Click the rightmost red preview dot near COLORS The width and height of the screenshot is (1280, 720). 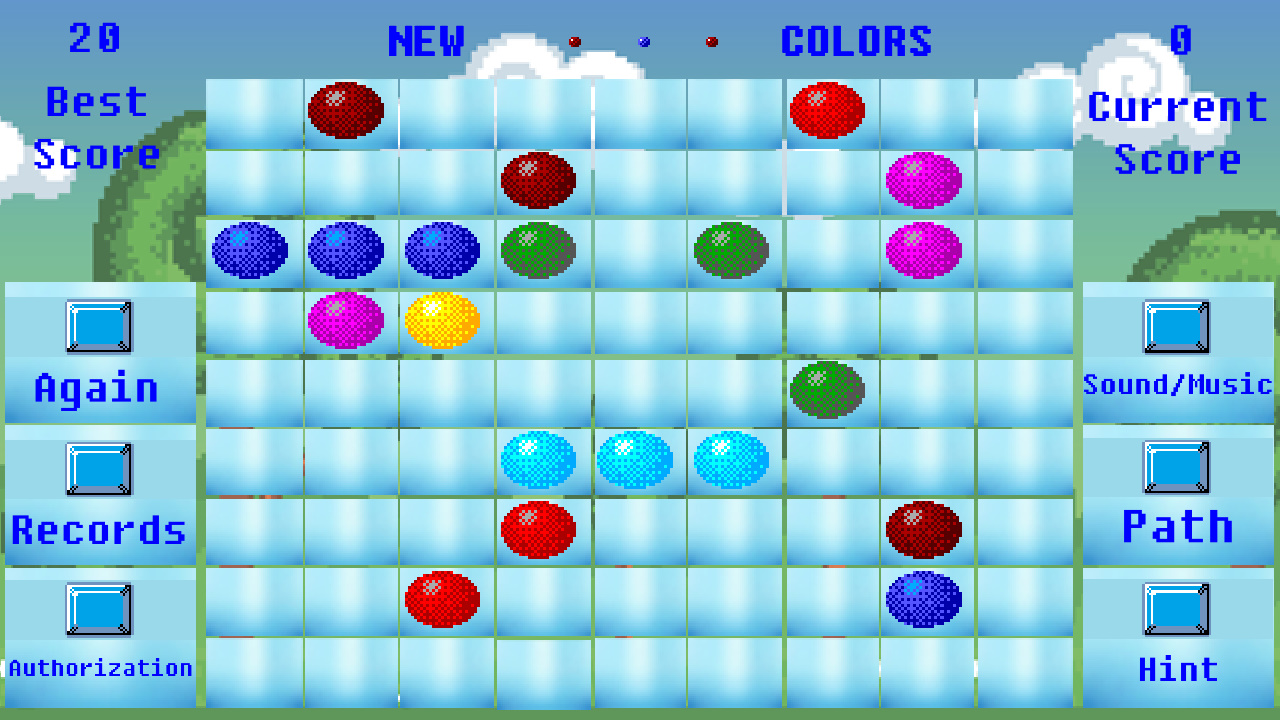pyautogui.click(x=710, y=42)
